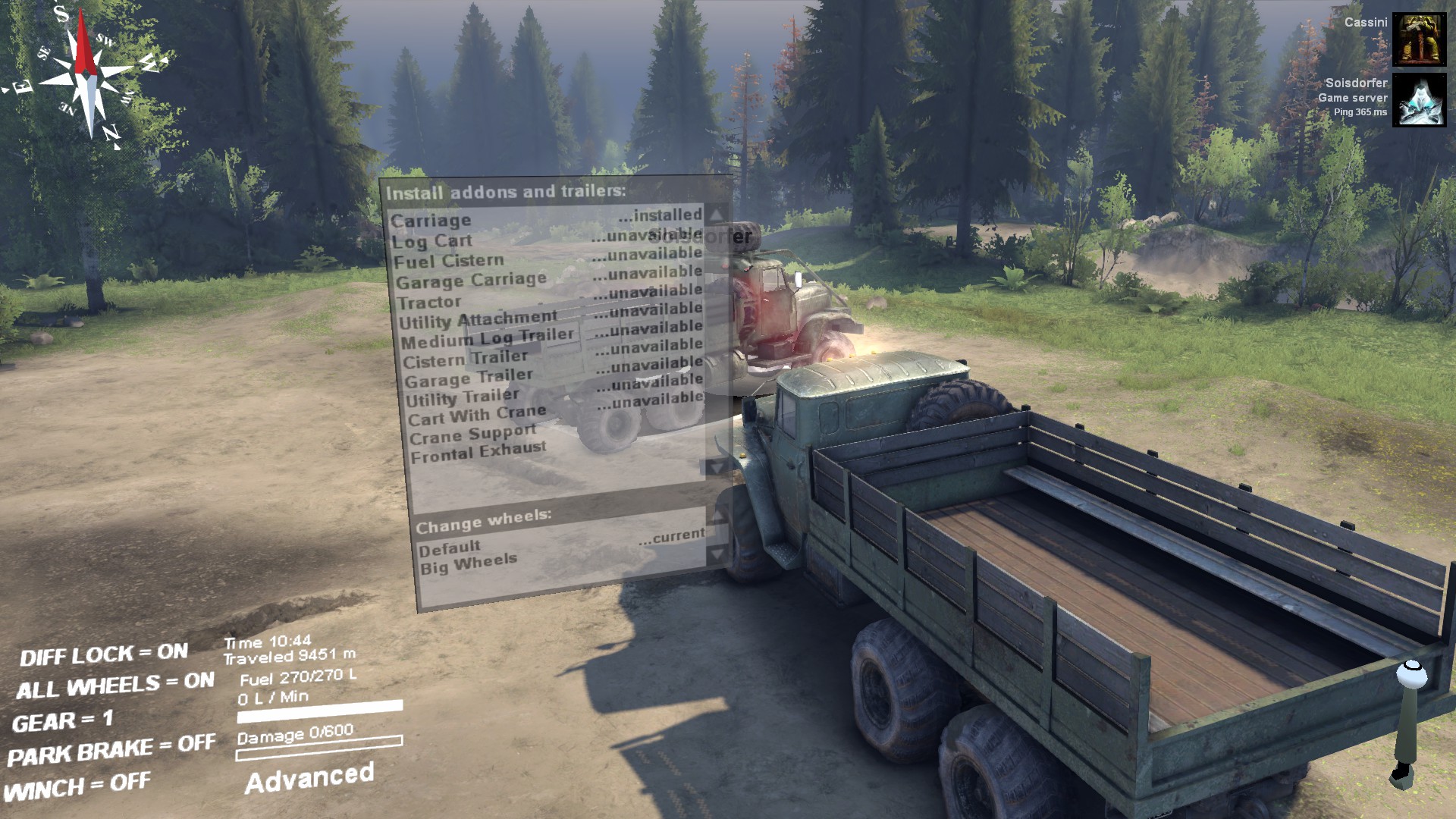Keep the Default wheels option
1456x819 pixels.
coord(450,548)
